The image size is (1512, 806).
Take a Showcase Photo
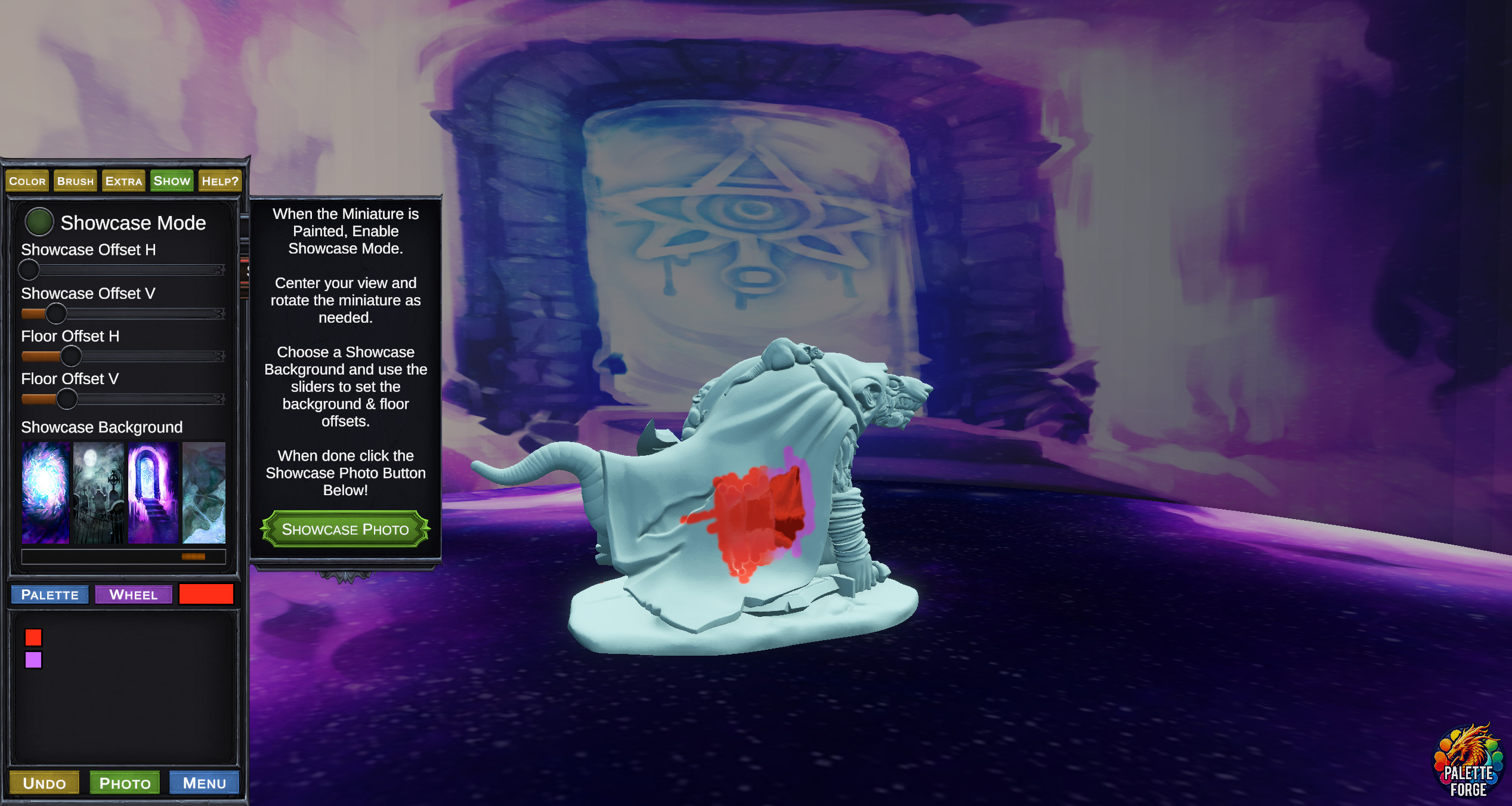pyautogui.click(x=345, y=529)
